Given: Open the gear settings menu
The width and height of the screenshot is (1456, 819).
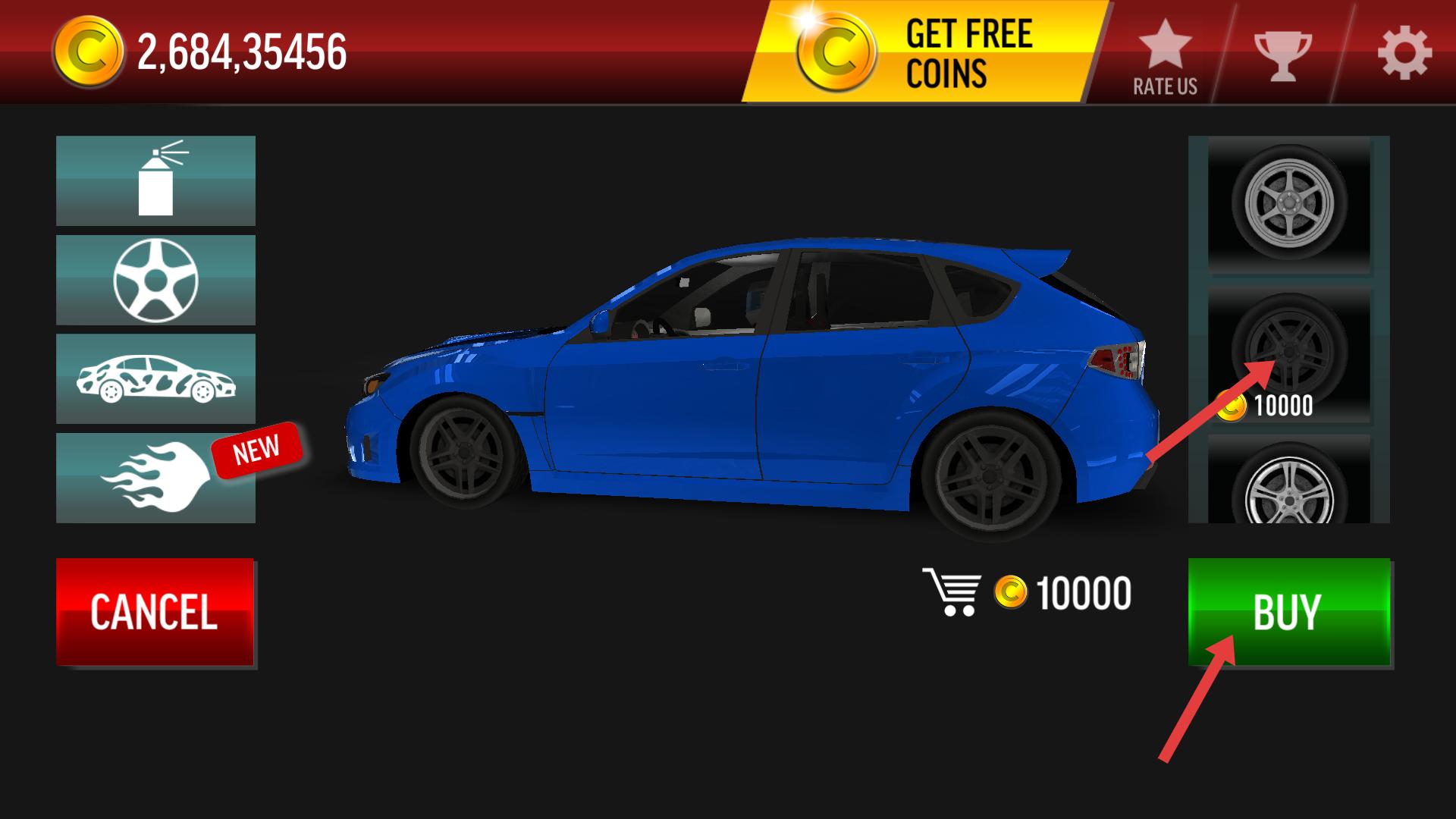Looking at the screenshot, I should point(1404,55).
